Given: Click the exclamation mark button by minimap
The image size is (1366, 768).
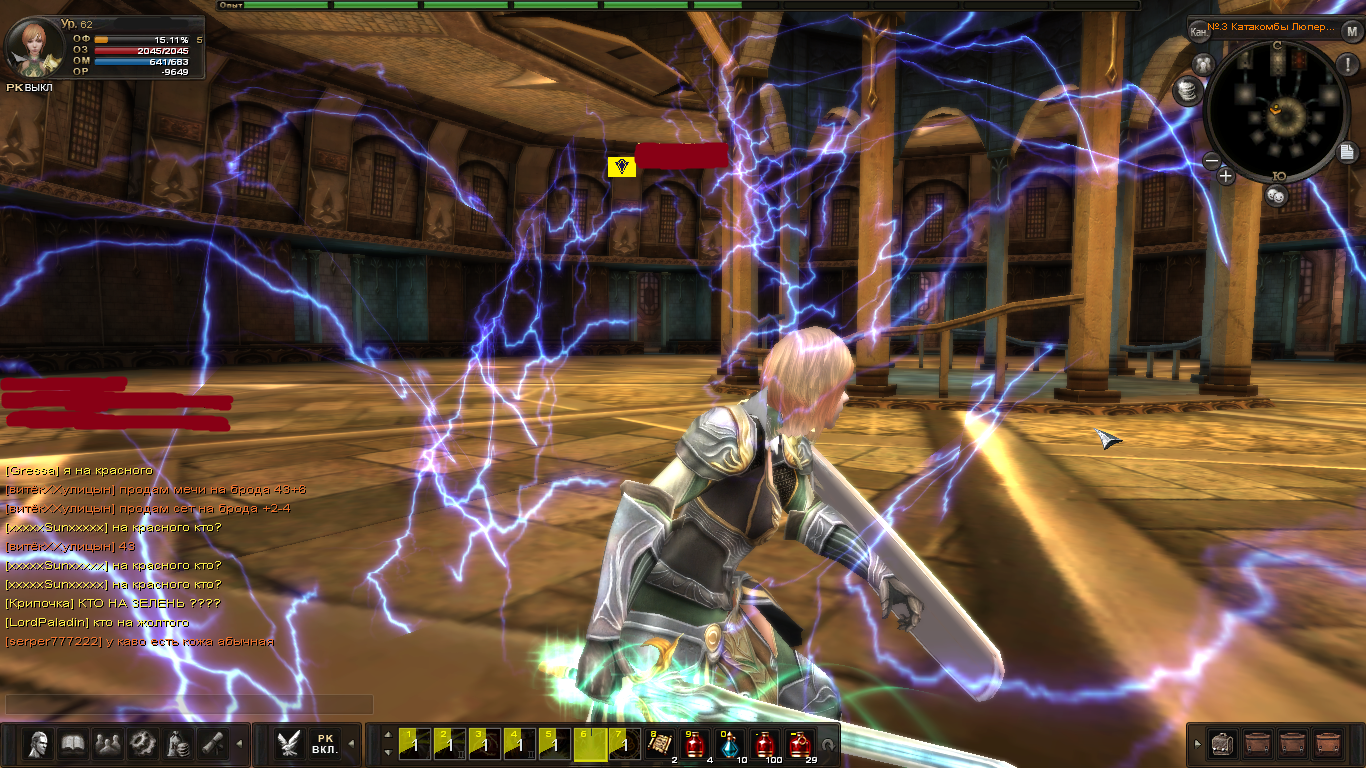Looking at the screenshot, I should [1345, 65].
